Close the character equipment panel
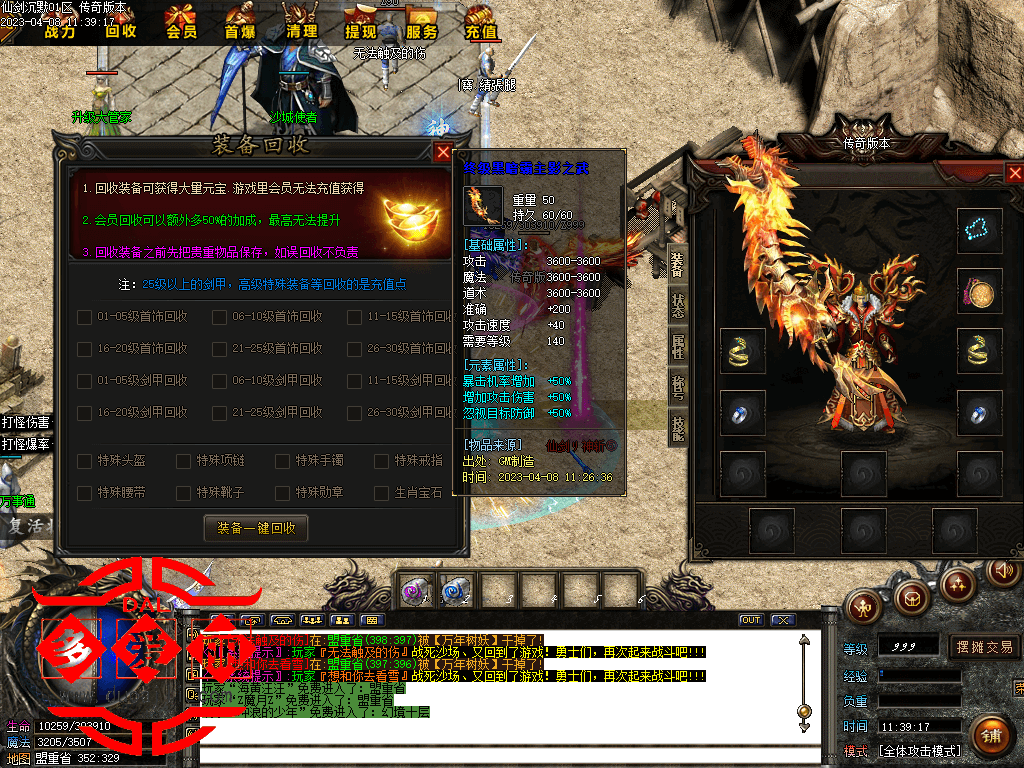 1014,174
